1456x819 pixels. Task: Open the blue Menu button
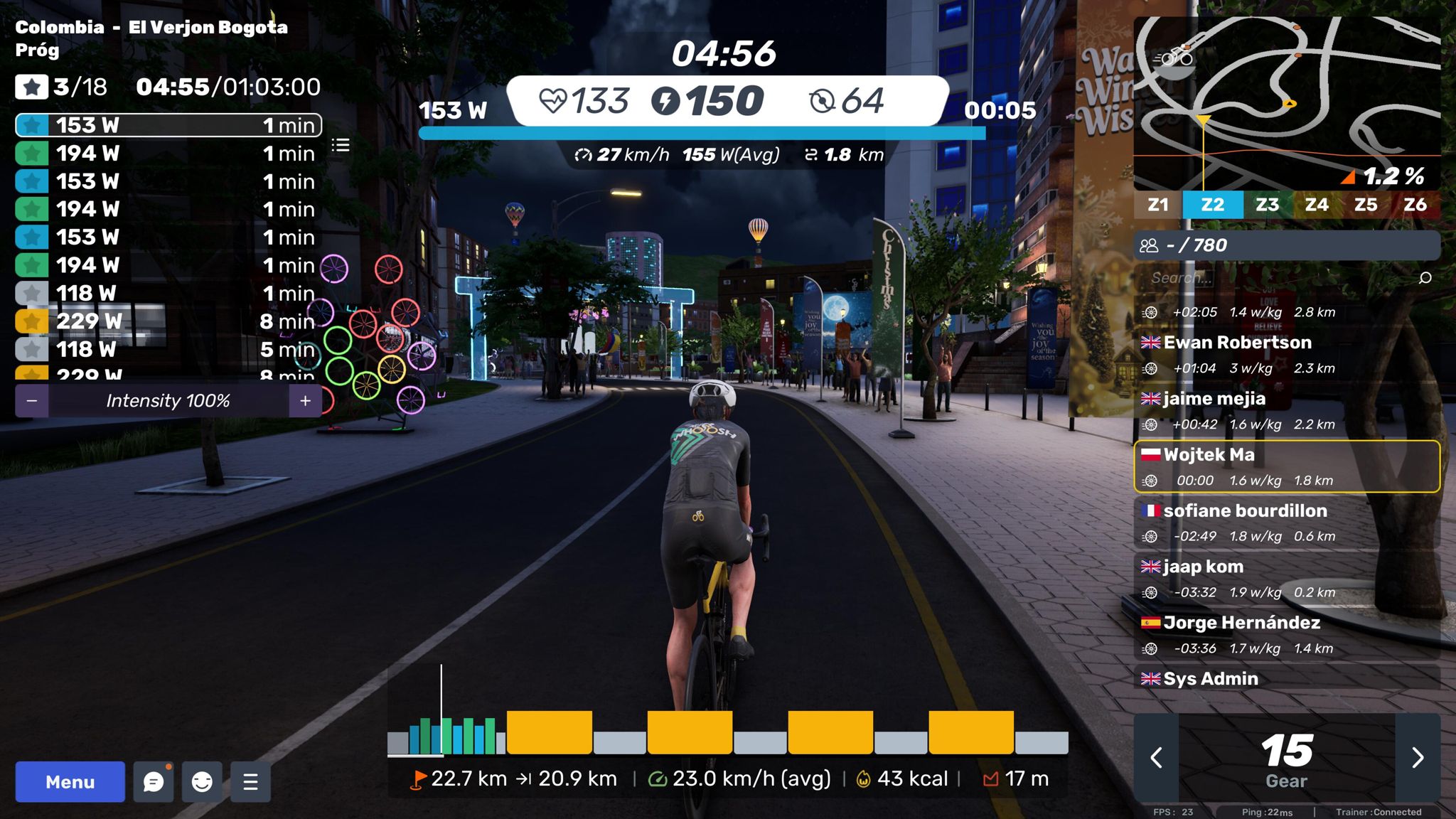point(70,781)
